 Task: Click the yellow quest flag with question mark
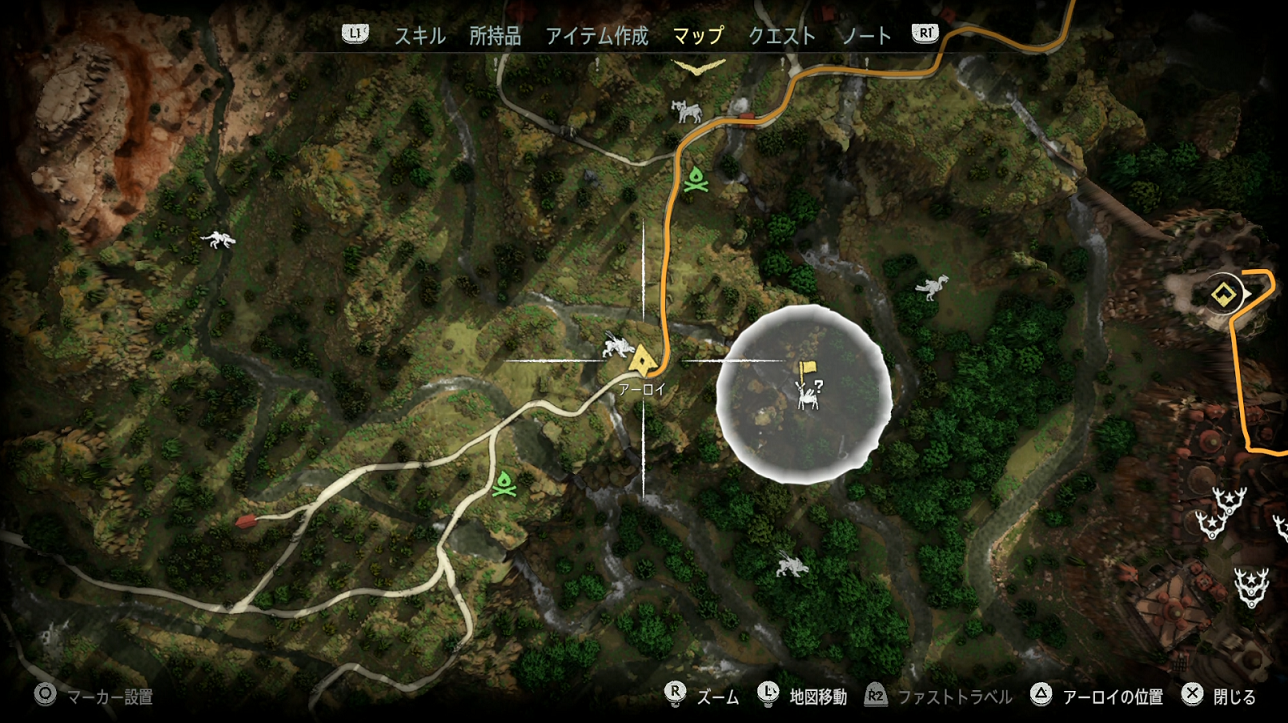point(806,371)
